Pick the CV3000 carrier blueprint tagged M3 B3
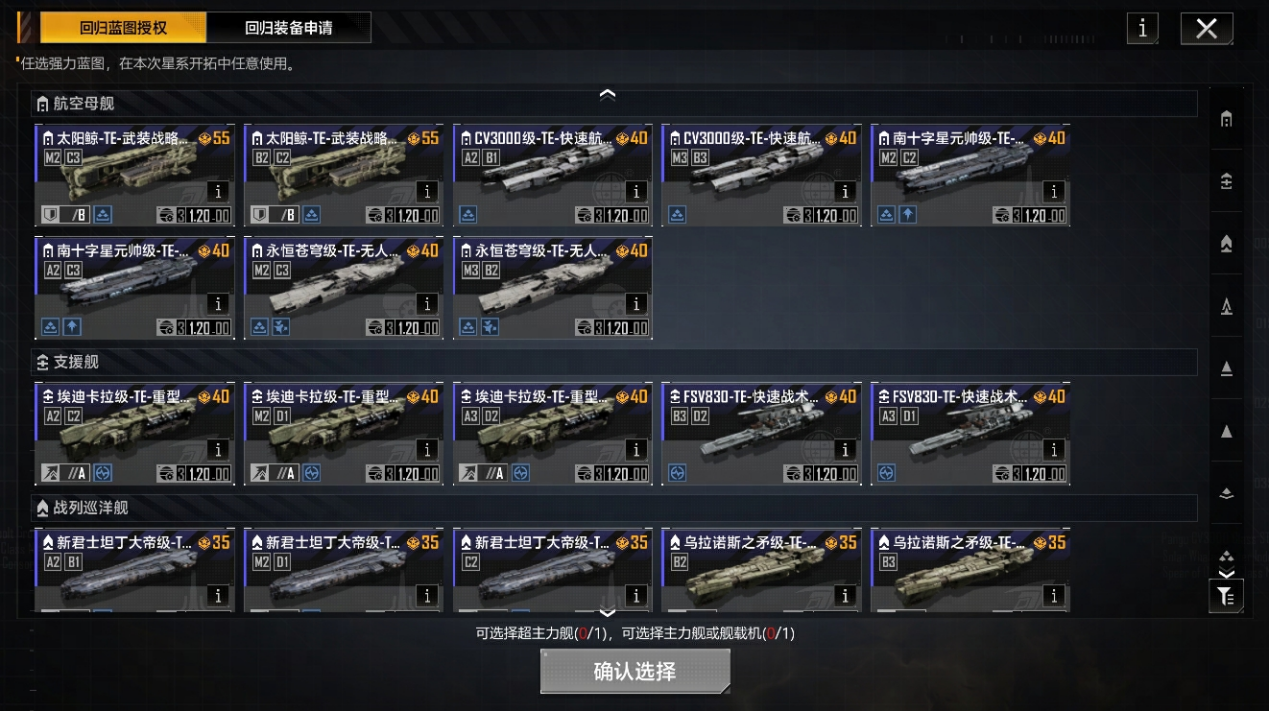 (x=761, y=176)
